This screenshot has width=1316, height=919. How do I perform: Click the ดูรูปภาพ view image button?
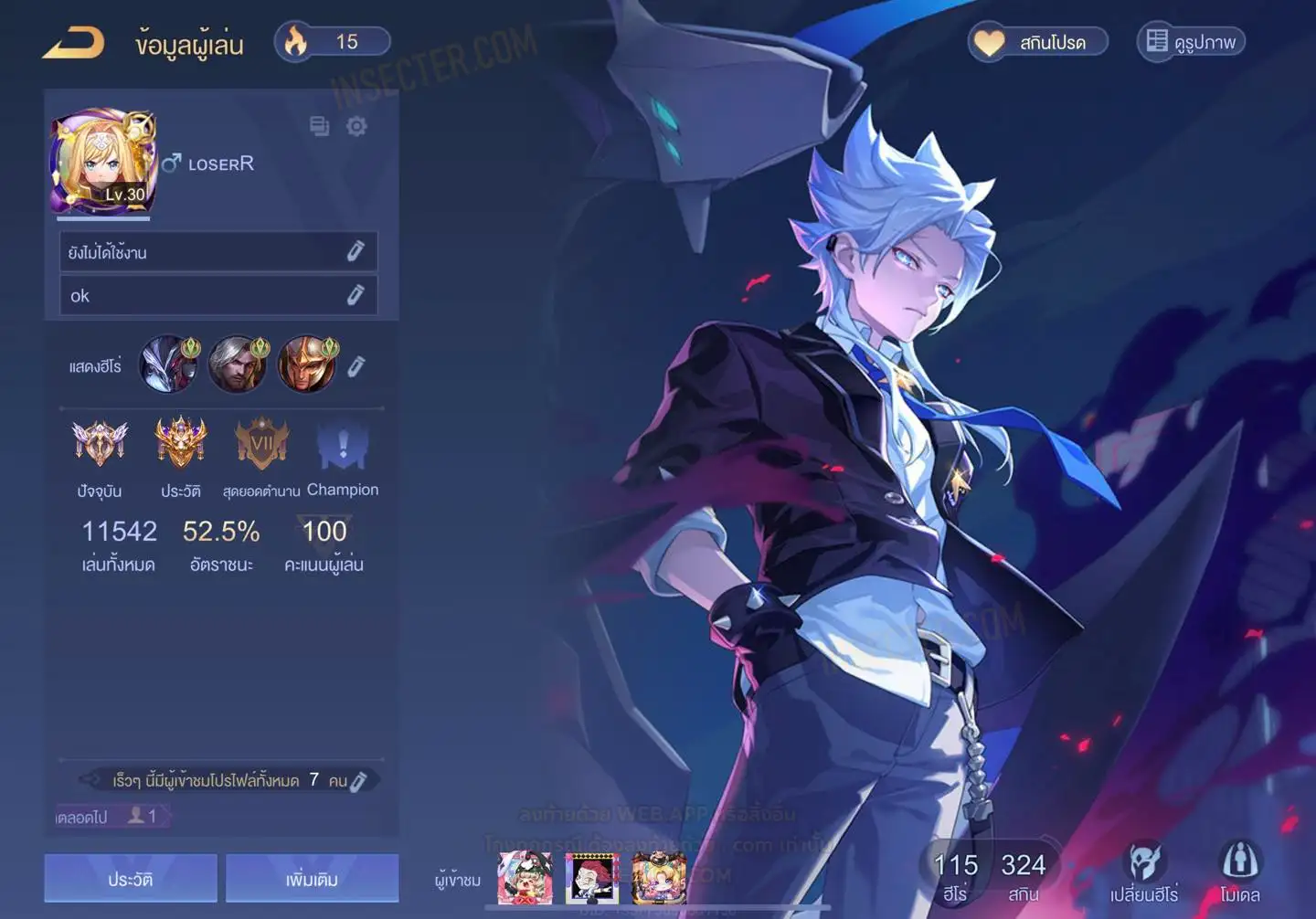tap(1191, 42)
